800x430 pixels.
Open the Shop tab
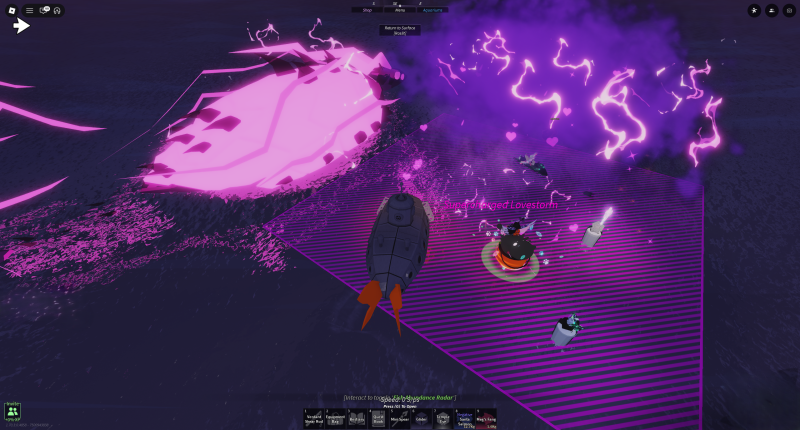click(366, 9)
